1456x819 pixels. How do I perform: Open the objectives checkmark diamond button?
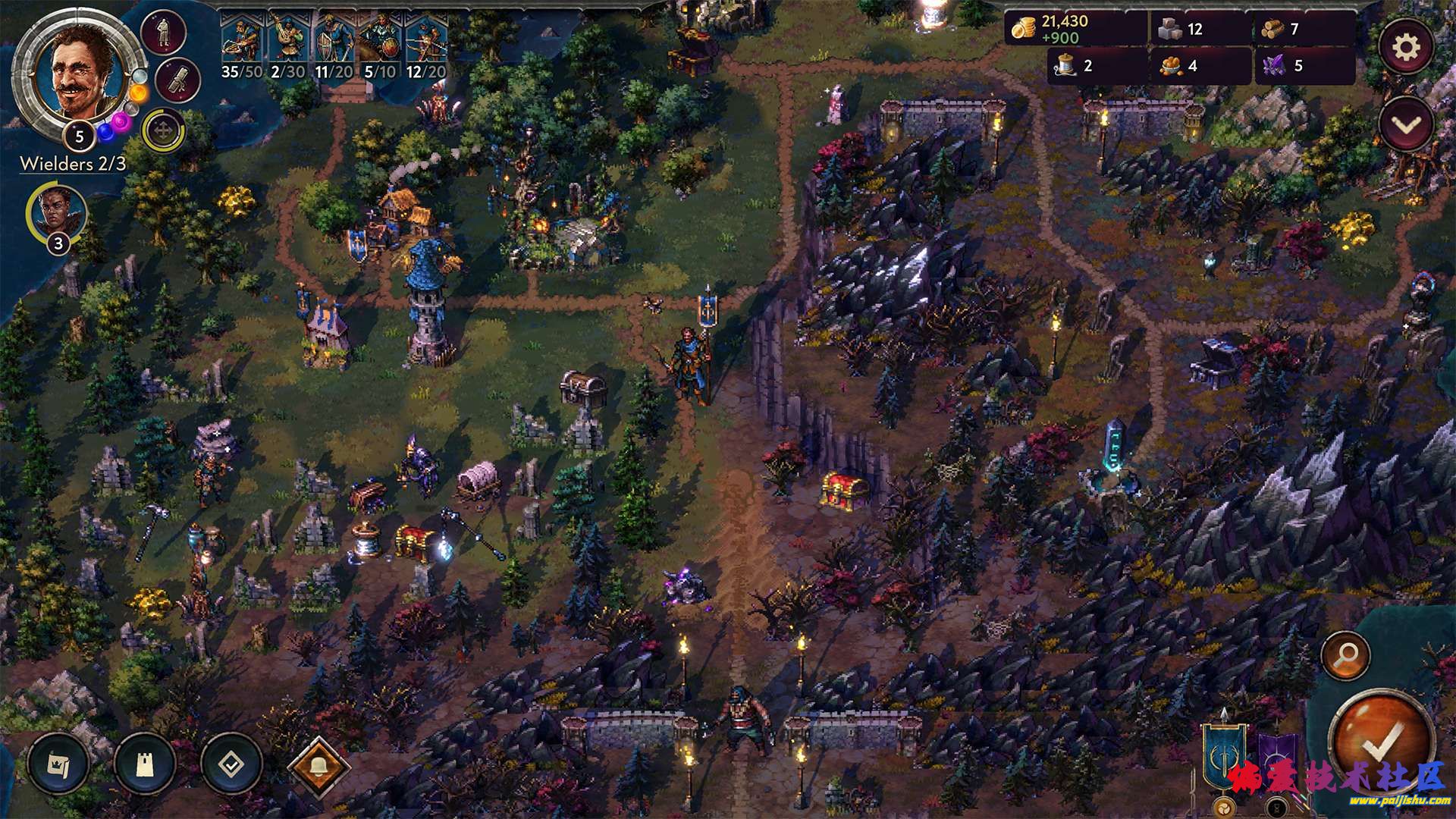coord(231,764)
